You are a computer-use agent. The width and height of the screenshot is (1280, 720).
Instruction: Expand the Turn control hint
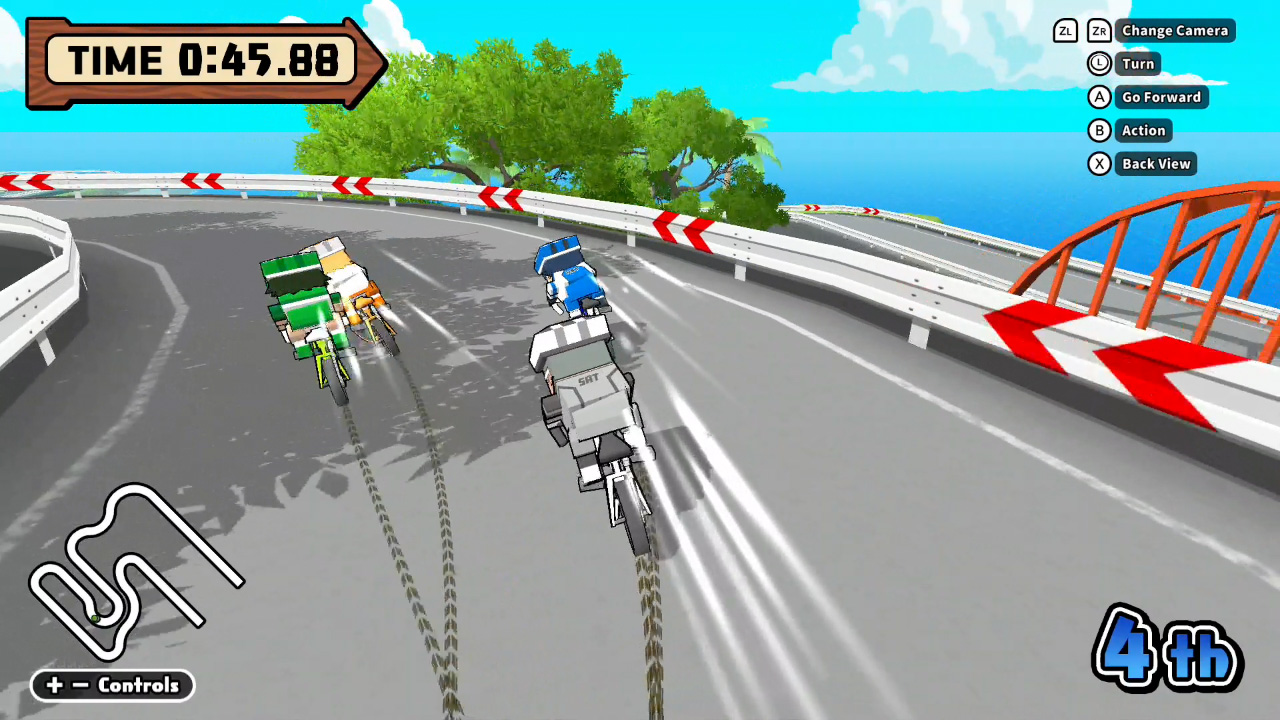(x=1138, y=64)
